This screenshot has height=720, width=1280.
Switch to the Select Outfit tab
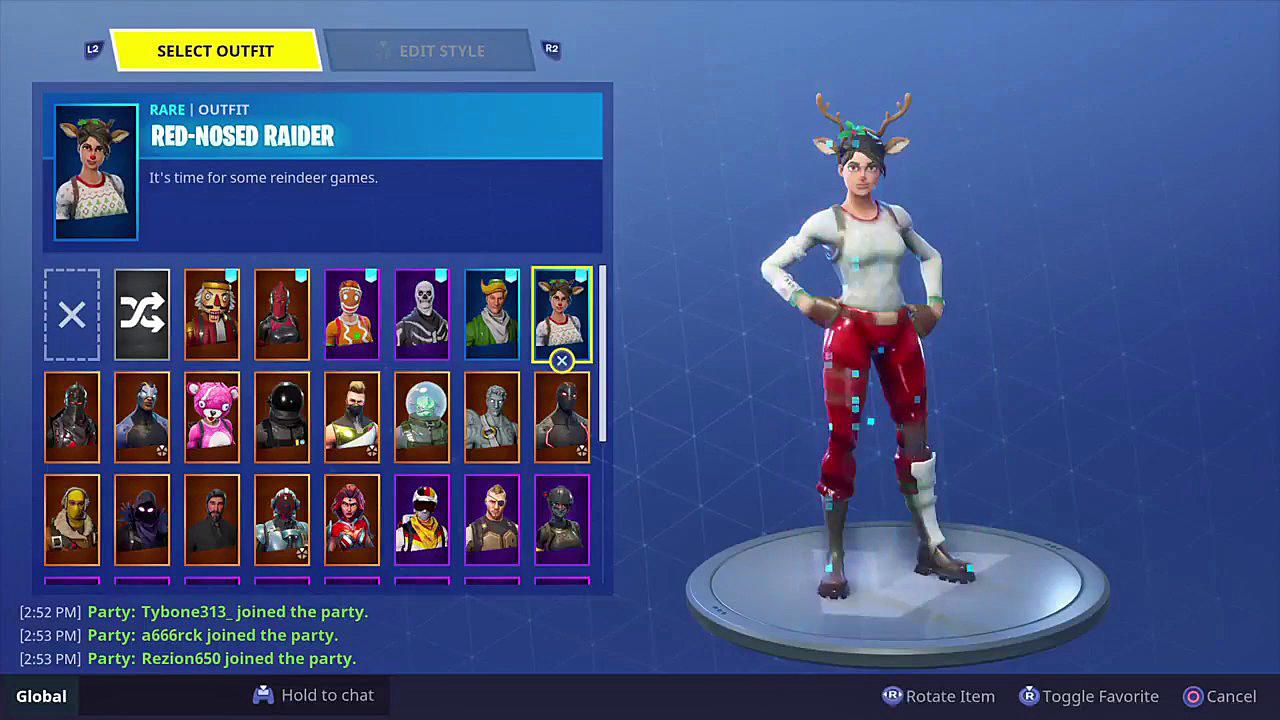click(x=215, y=51)
